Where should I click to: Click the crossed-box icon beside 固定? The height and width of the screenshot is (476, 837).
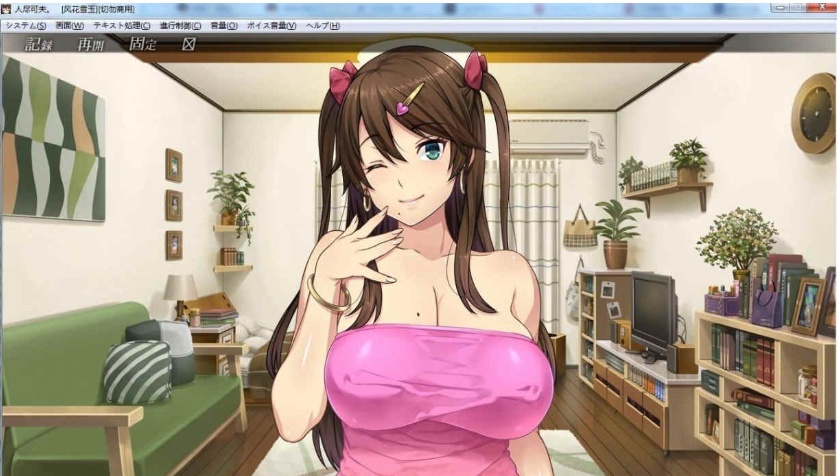(188, 45)
